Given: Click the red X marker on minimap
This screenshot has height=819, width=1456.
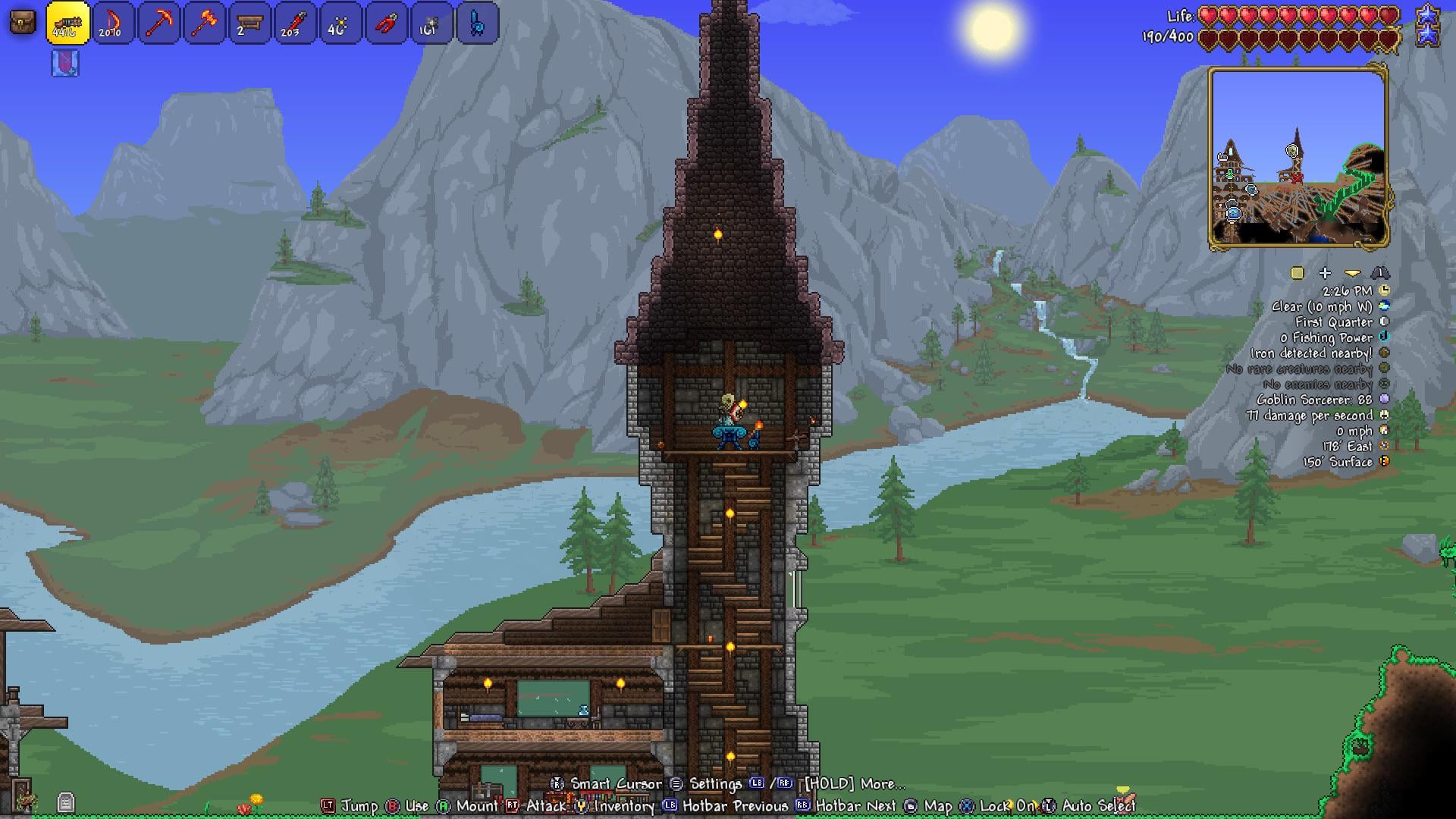Looking at the screenshot, I should [1298, 178].
